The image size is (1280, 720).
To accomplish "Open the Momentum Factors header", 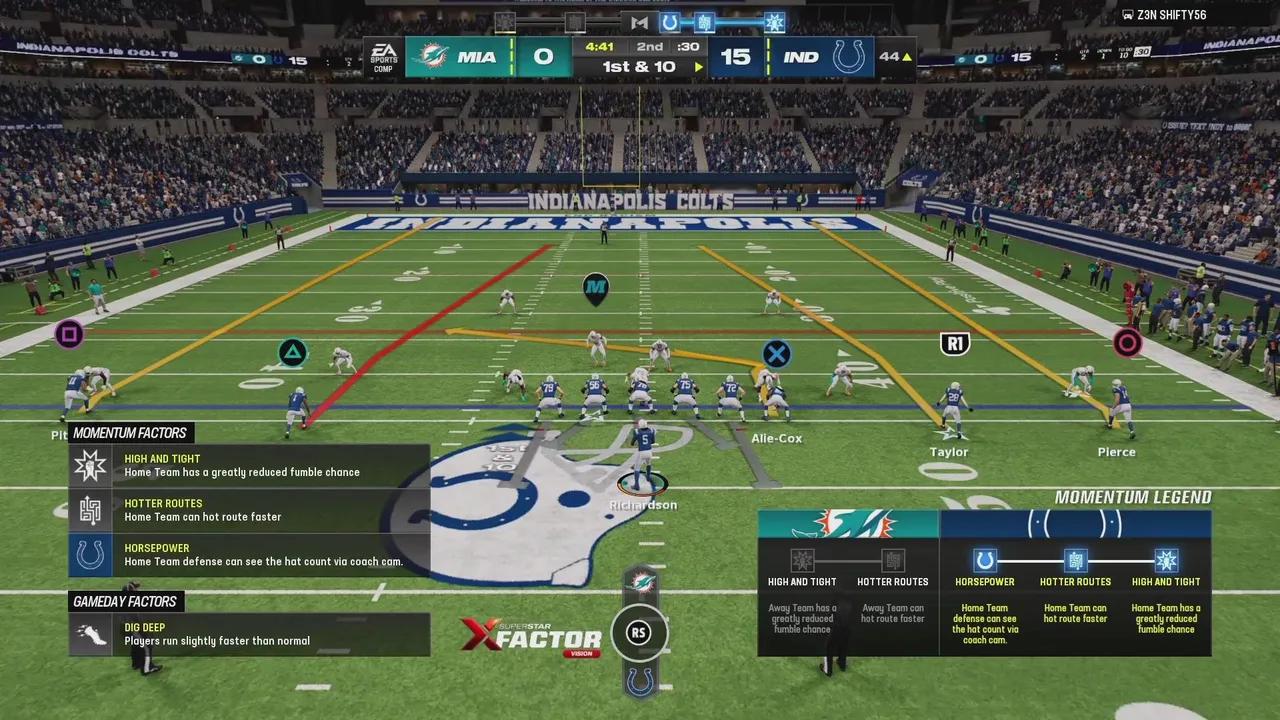I will pos(130,433).
